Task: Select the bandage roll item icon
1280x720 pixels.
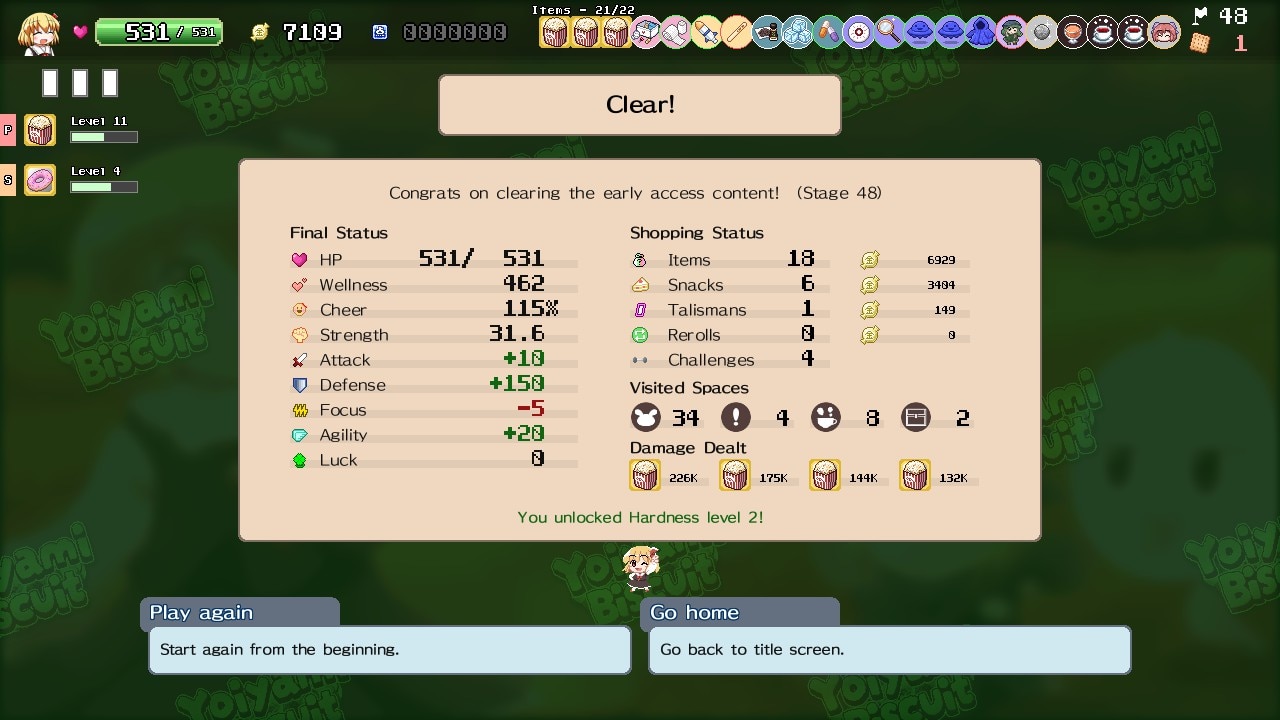Action: click(x=676, y=33)
